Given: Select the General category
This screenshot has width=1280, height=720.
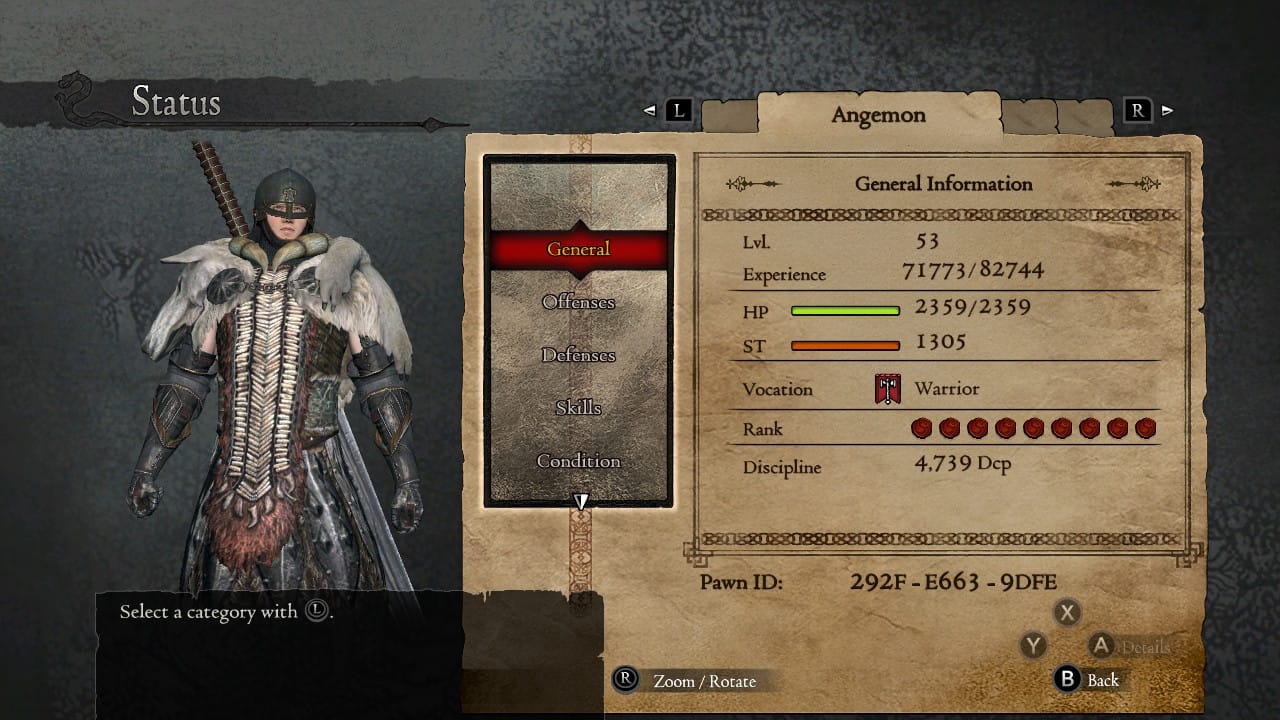Looking at the screenshot, I should pyautogui.click(x=578, y=249).
